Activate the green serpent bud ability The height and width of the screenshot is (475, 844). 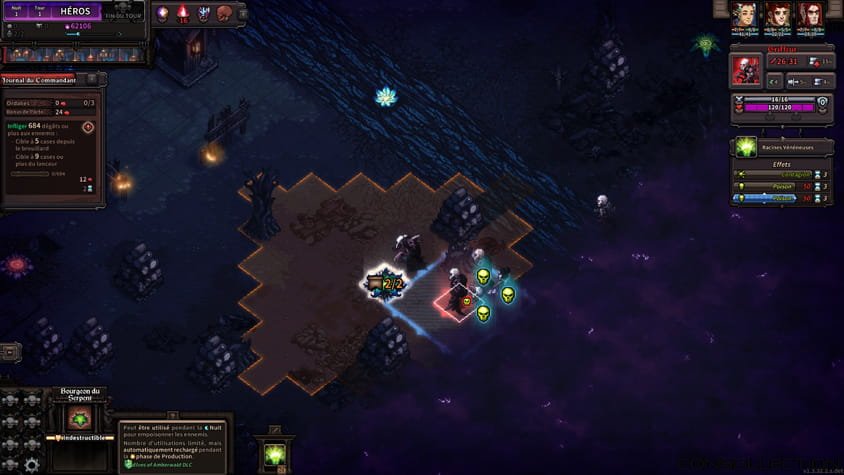pos(274,454)
